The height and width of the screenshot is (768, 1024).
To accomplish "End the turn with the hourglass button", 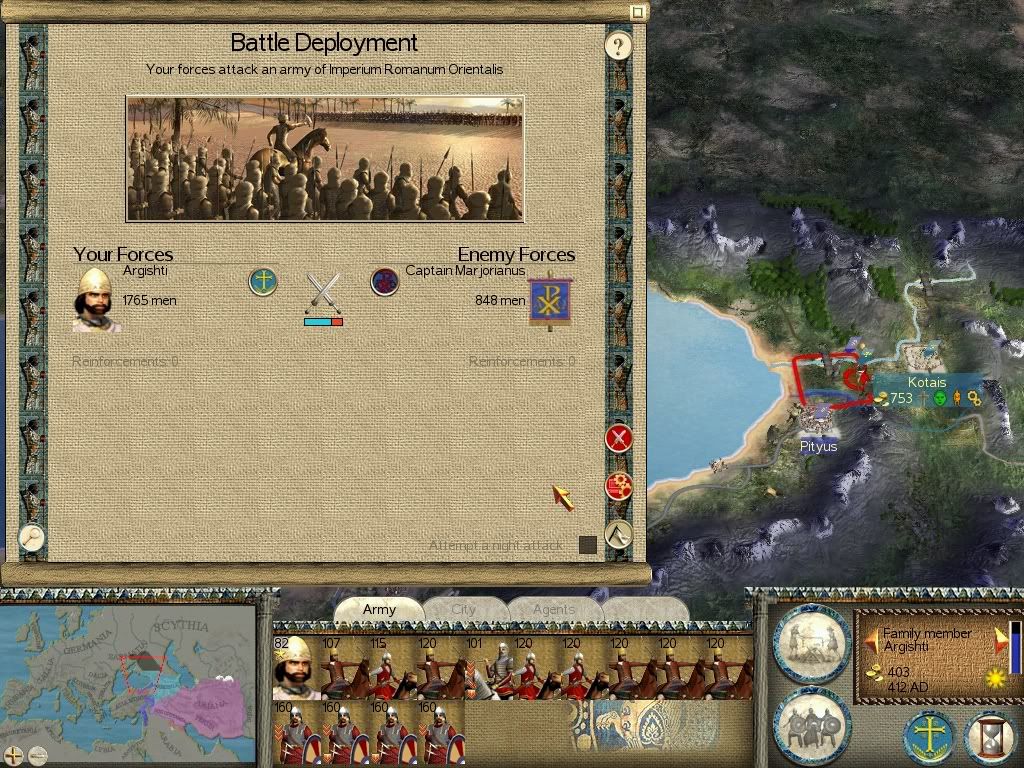I will coord(990,737).
